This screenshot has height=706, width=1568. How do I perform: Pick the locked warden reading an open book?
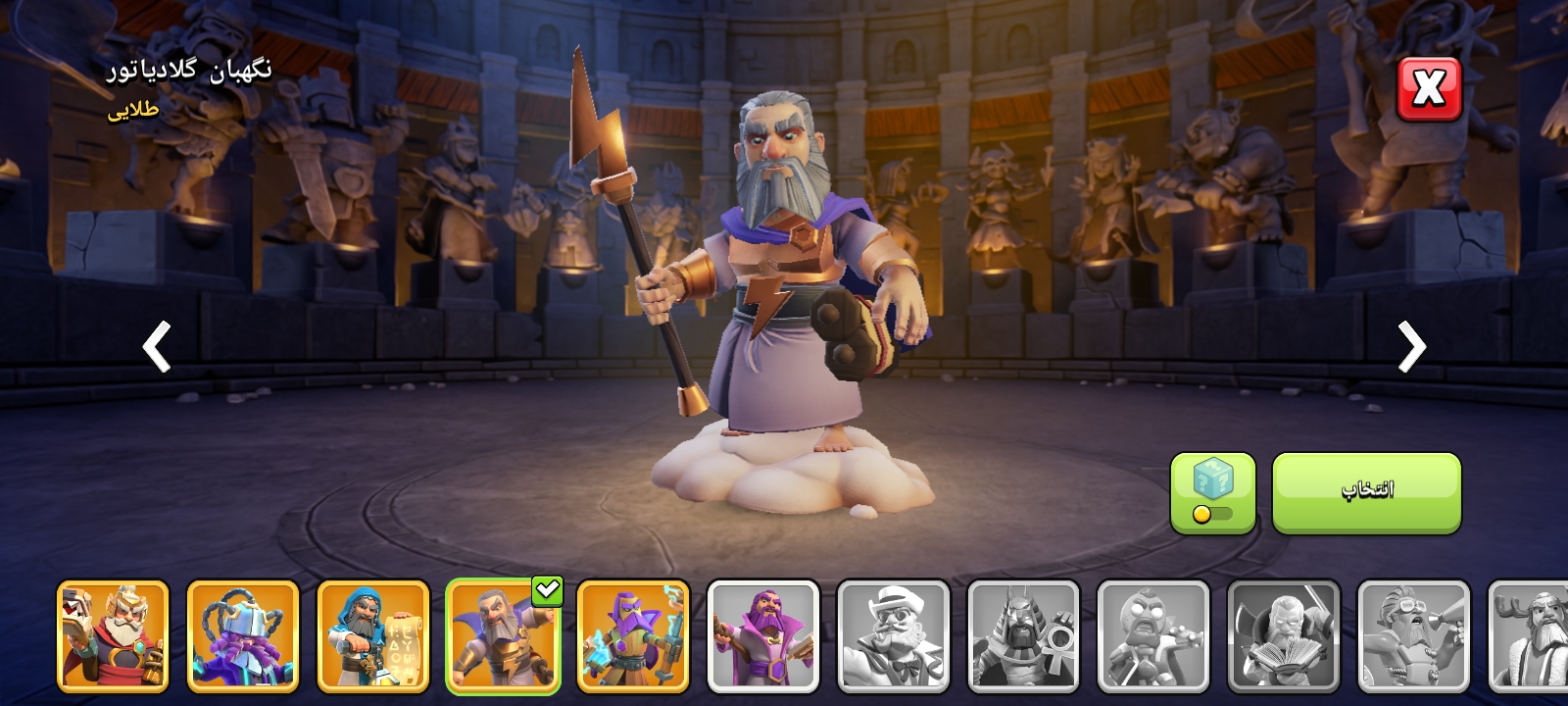tap(1284, 635)
